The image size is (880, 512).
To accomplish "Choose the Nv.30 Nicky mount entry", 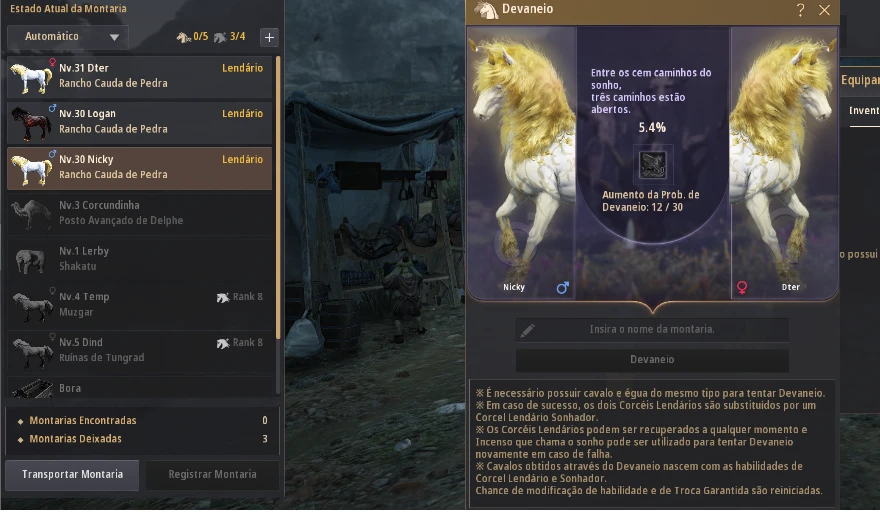I will pos(140,167).
